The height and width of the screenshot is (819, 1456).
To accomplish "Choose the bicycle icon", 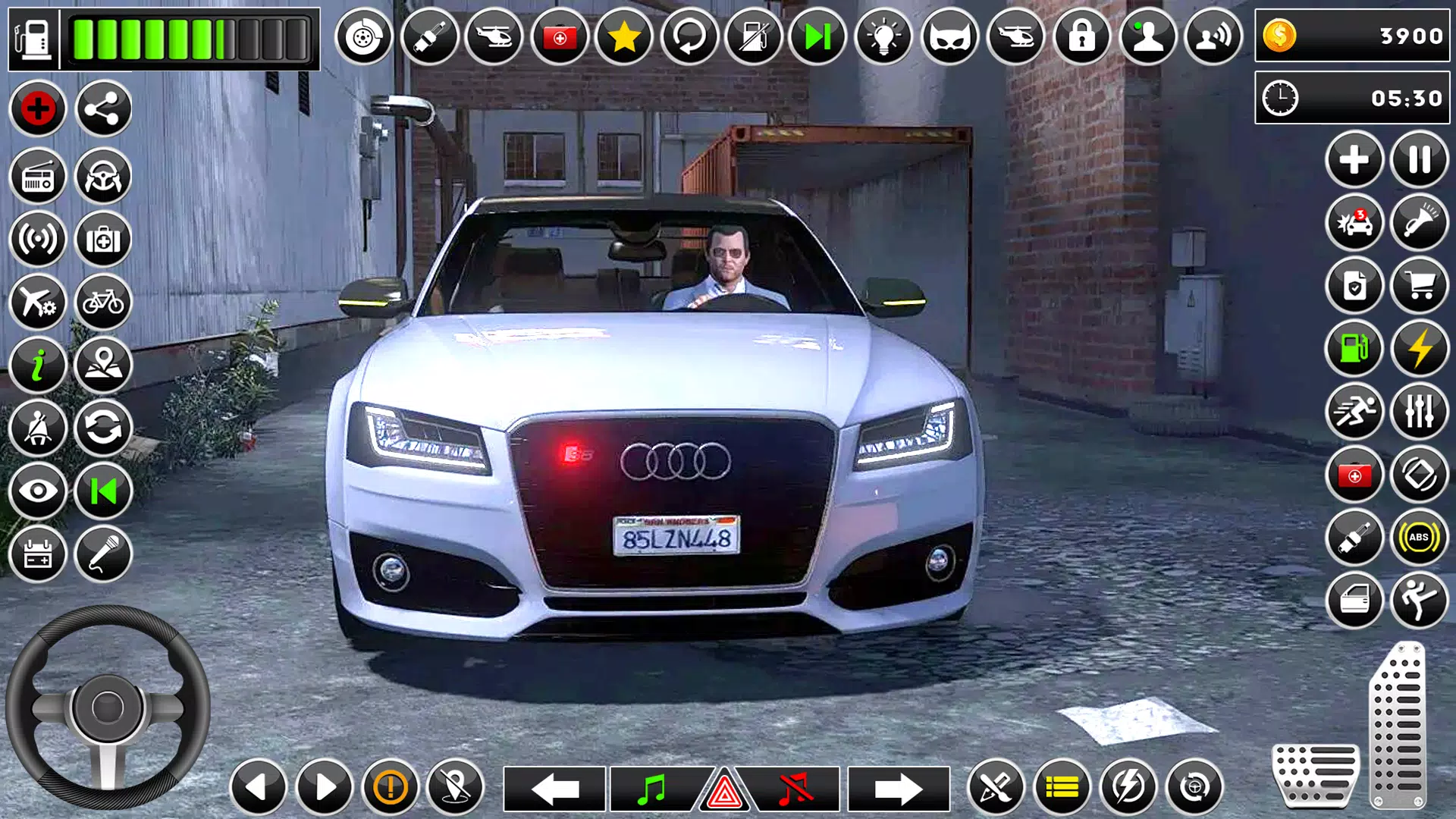I will 104,303.
